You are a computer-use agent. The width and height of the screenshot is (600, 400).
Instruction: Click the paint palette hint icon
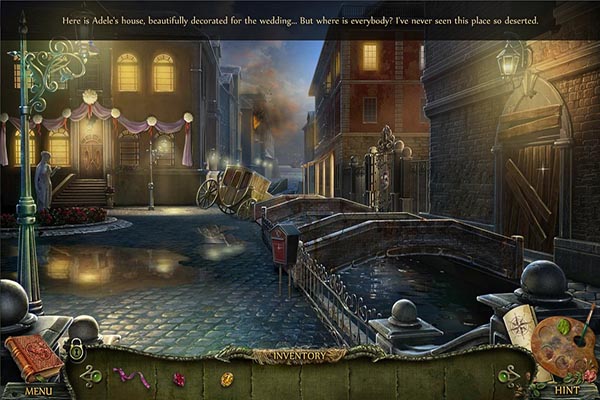[563, 346]
